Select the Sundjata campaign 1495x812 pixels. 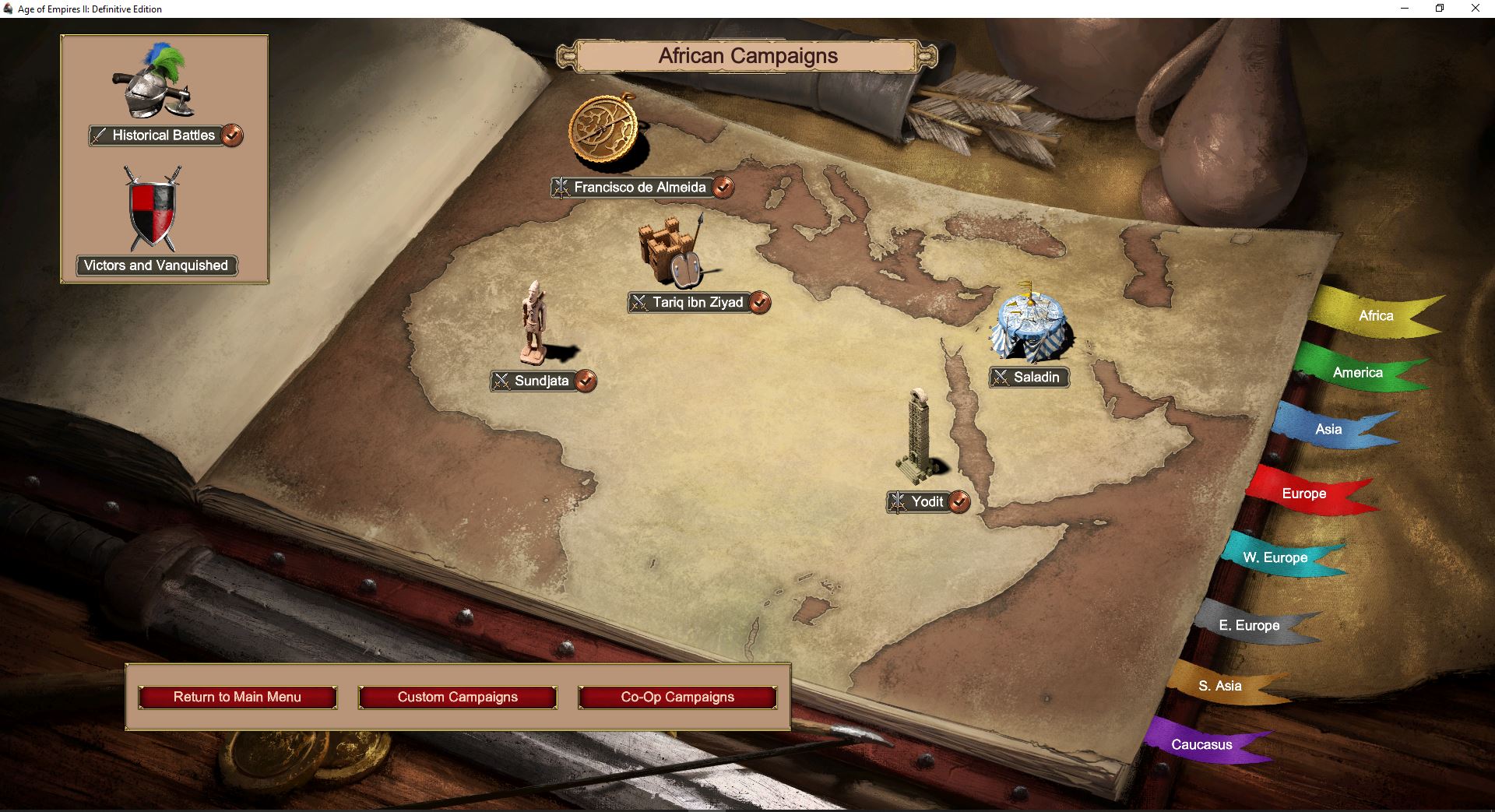[x=541, y=381]
